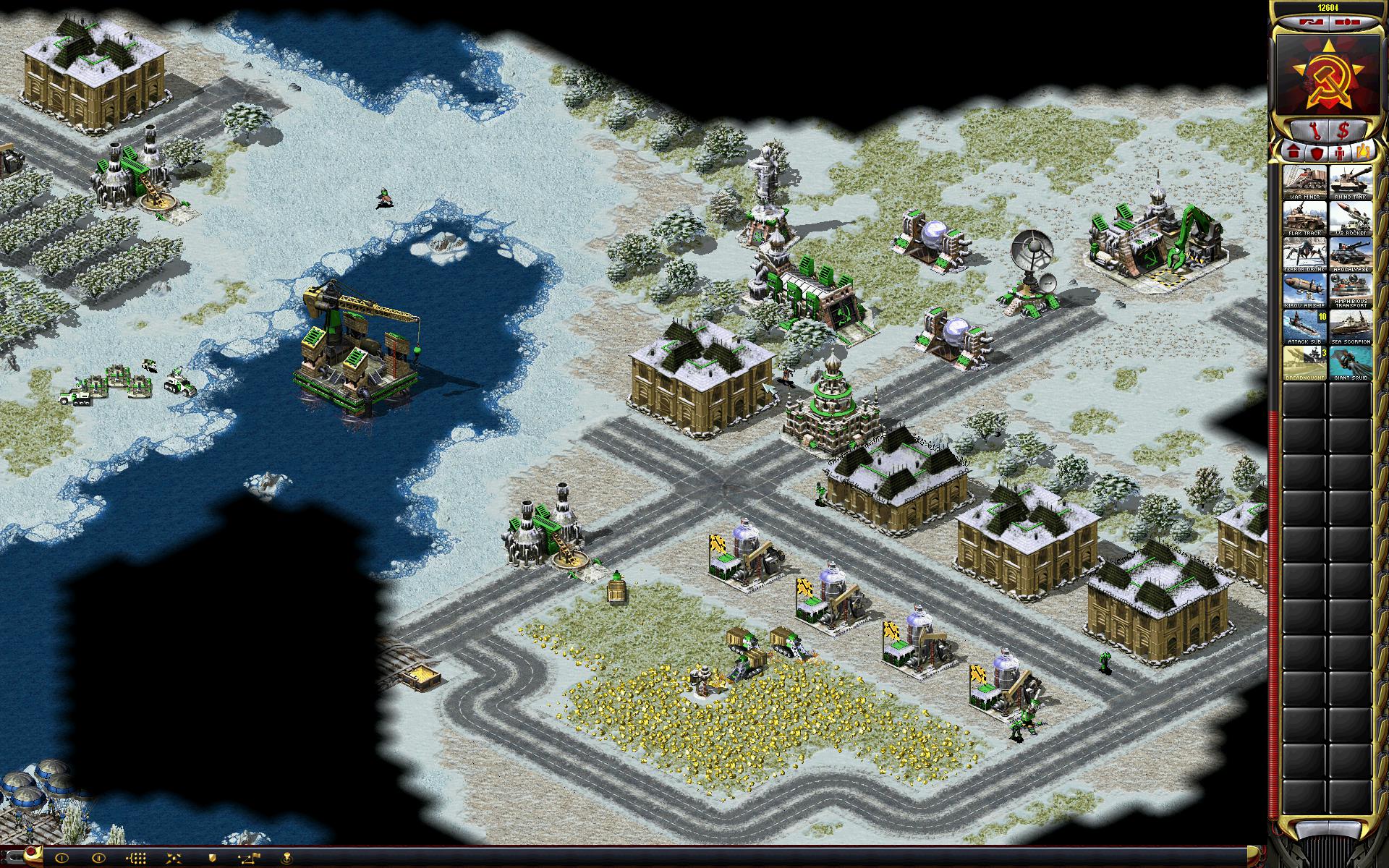The width and height of the screenshot is (1389, 868).
Task: Build a Sea Scorpion
Action: (1351, 327)
